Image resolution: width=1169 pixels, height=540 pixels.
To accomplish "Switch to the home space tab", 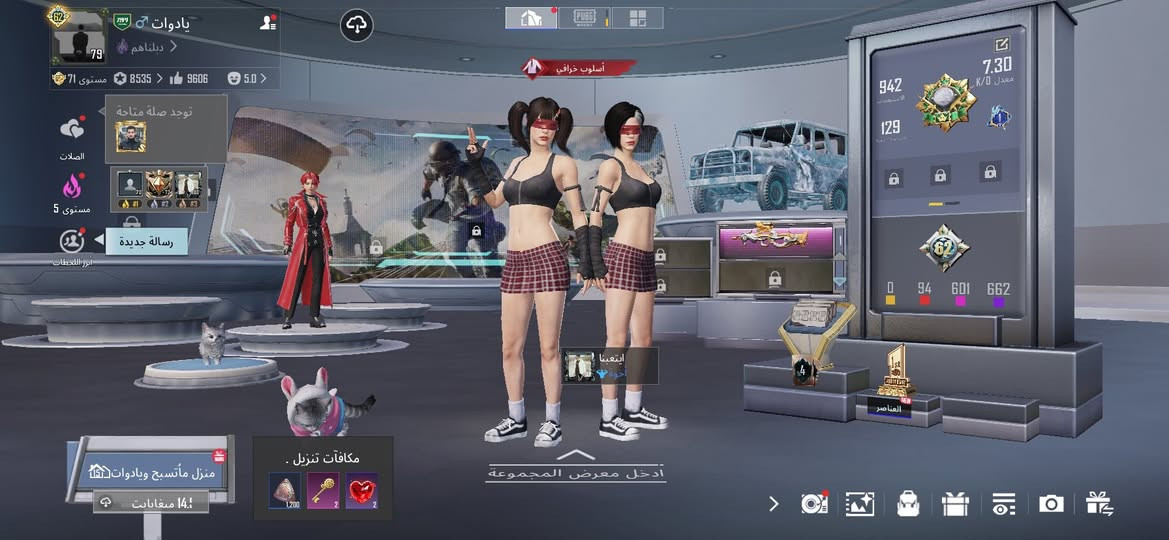I will [531, 18].
